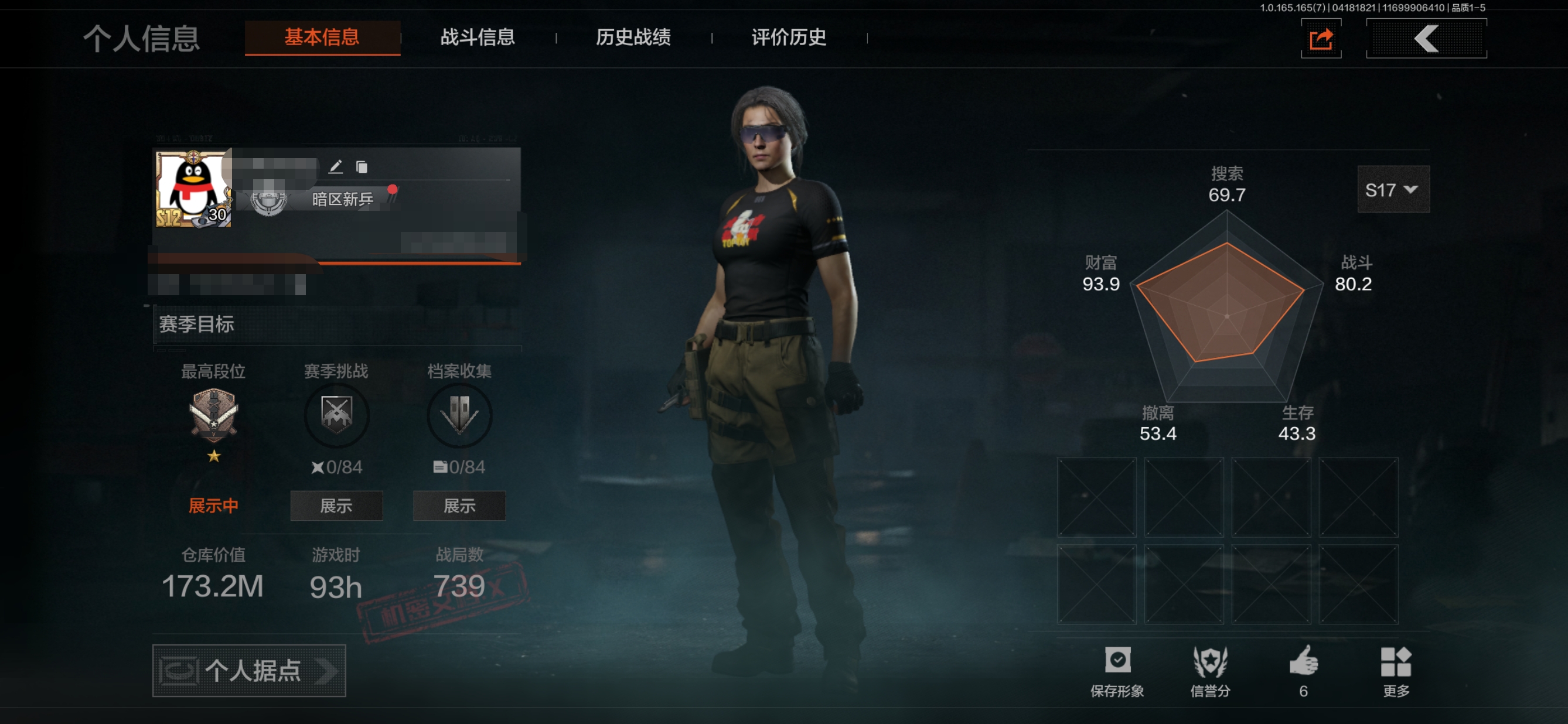The image size is (1568, 724).
Task: Give a thumbs-up like
Action: point(1303,671)
